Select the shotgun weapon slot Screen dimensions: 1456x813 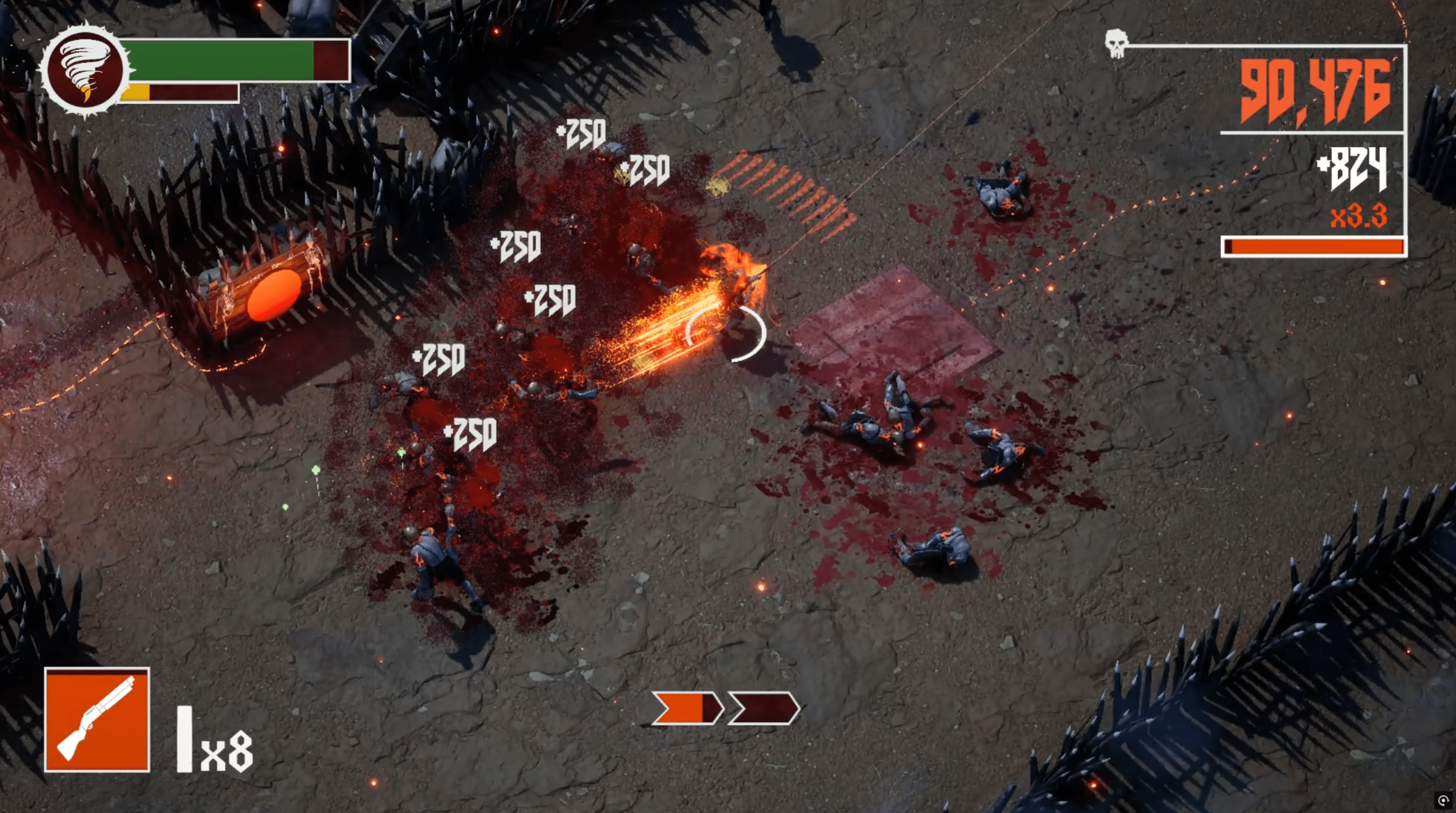(97, 719)
